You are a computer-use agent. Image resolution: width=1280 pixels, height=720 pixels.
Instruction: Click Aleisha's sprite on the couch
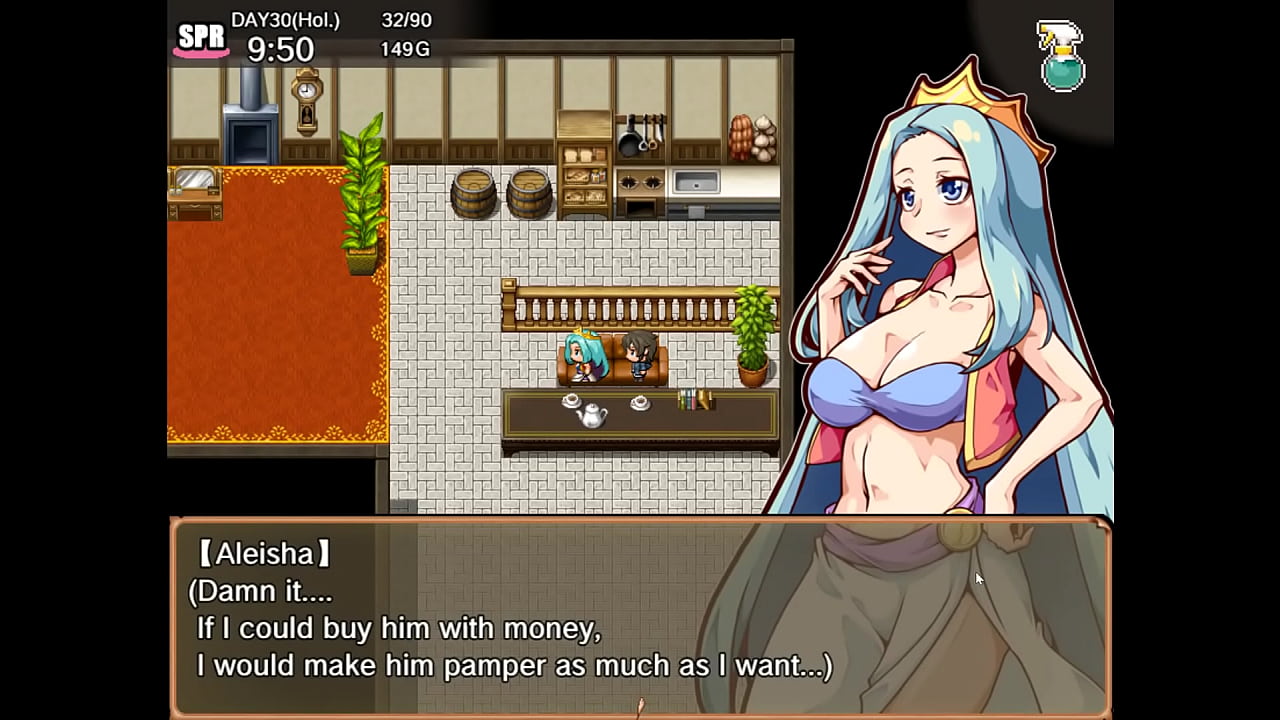[x=582, y=355]
